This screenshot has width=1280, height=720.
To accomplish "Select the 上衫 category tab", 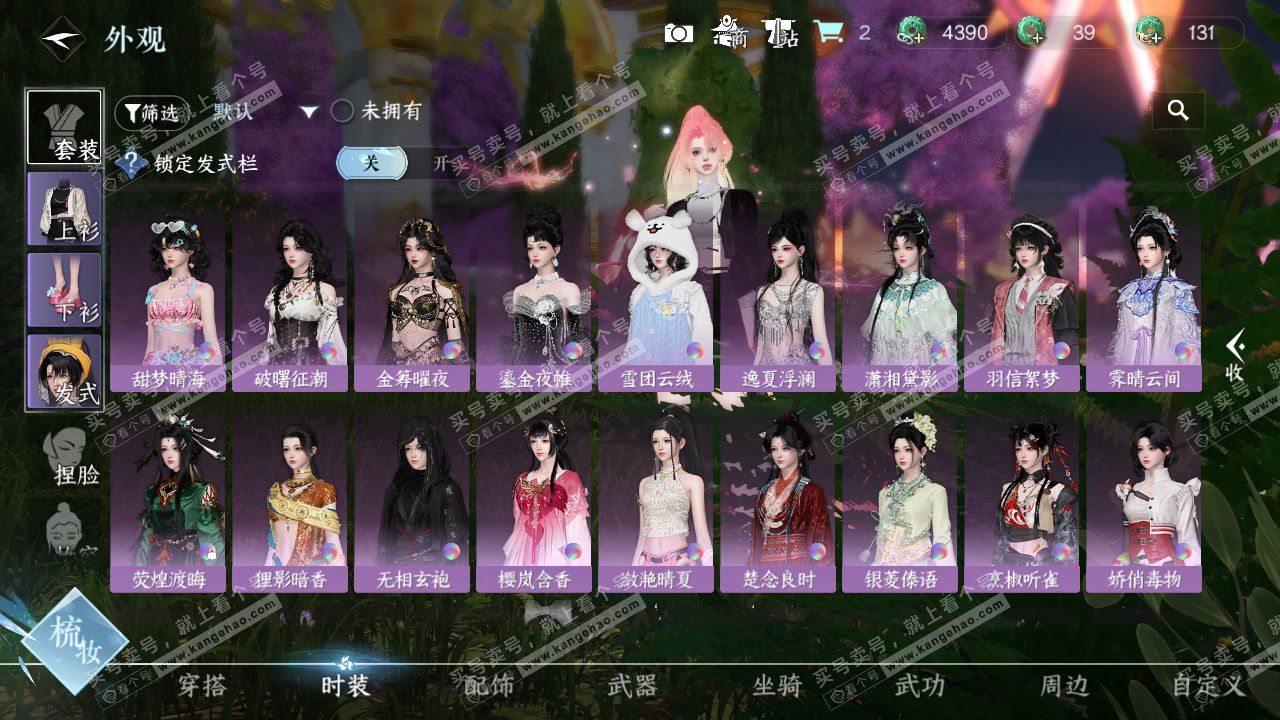I will point(65,208).
